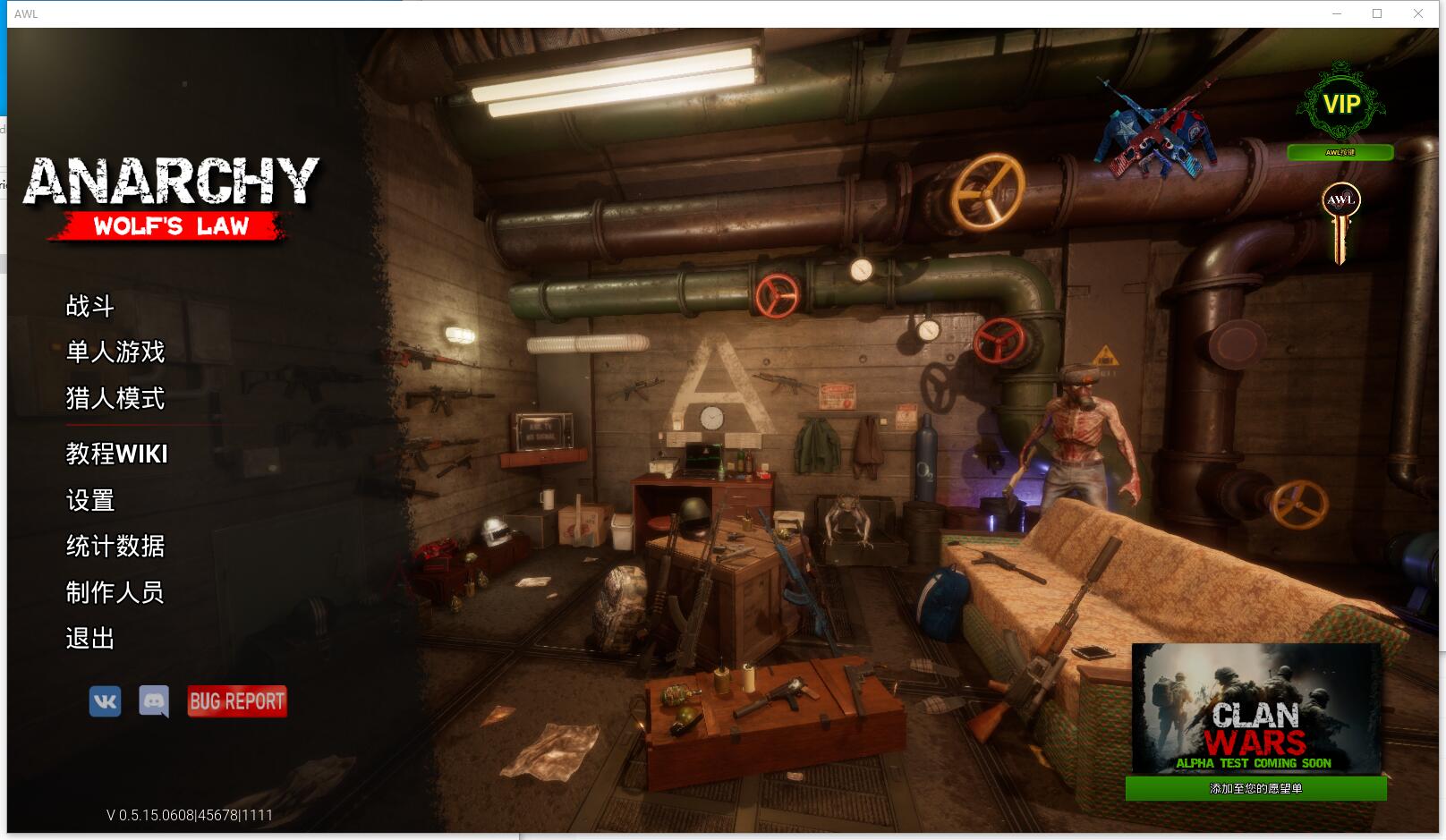1446x840 pixels.
Task: Open the Clan Wars promo banner
Action: 1256,708
